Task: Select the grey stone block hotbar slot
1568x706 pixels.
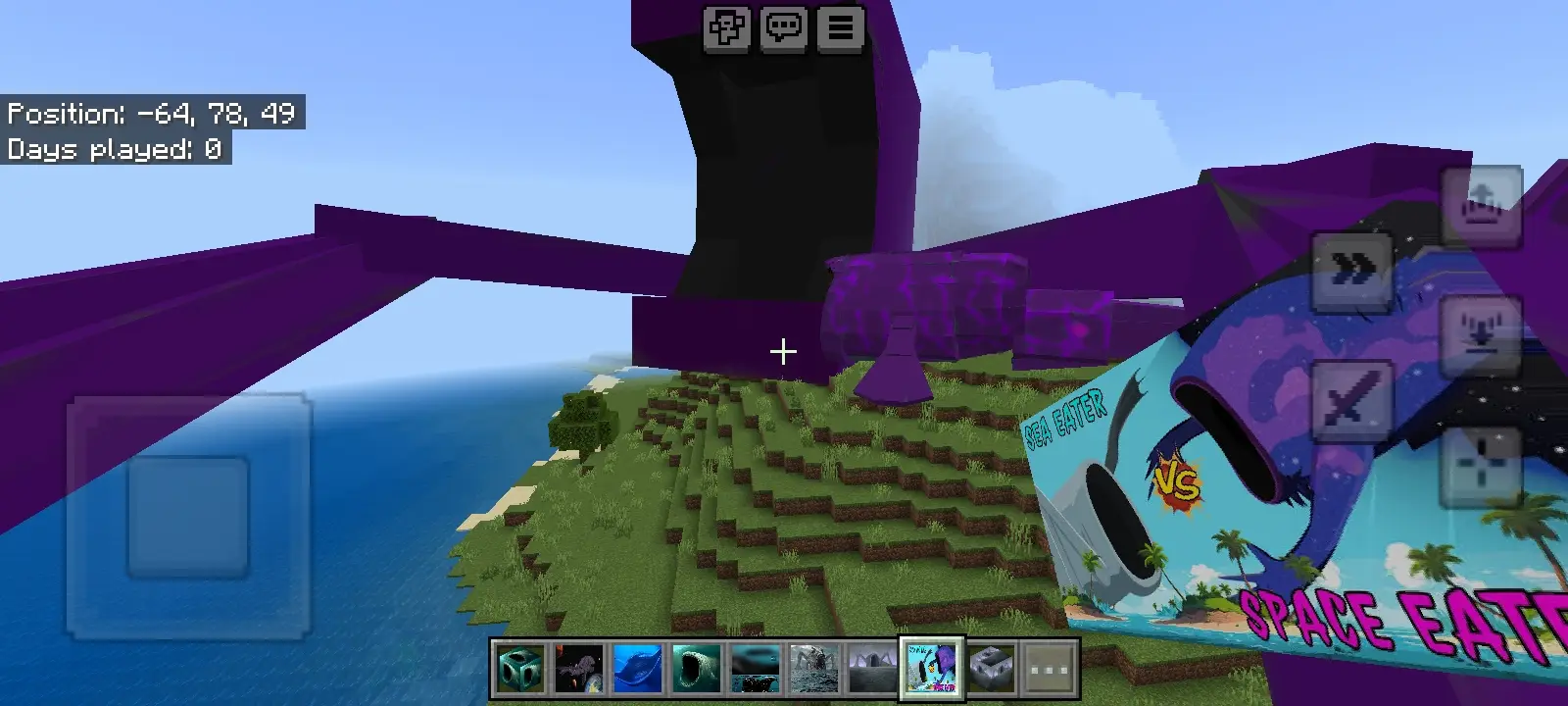Action: point(991,669)
